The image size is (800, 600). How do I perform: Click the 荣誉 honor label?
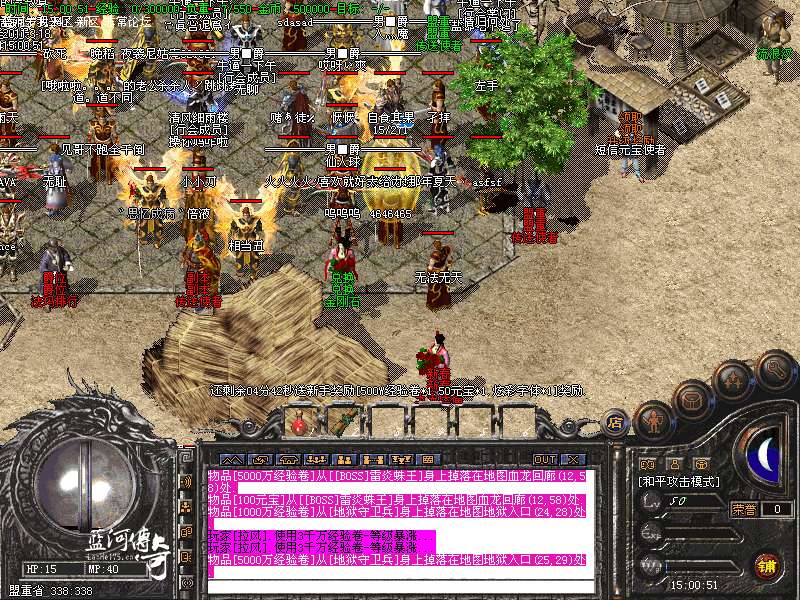(x=744, y=509)
